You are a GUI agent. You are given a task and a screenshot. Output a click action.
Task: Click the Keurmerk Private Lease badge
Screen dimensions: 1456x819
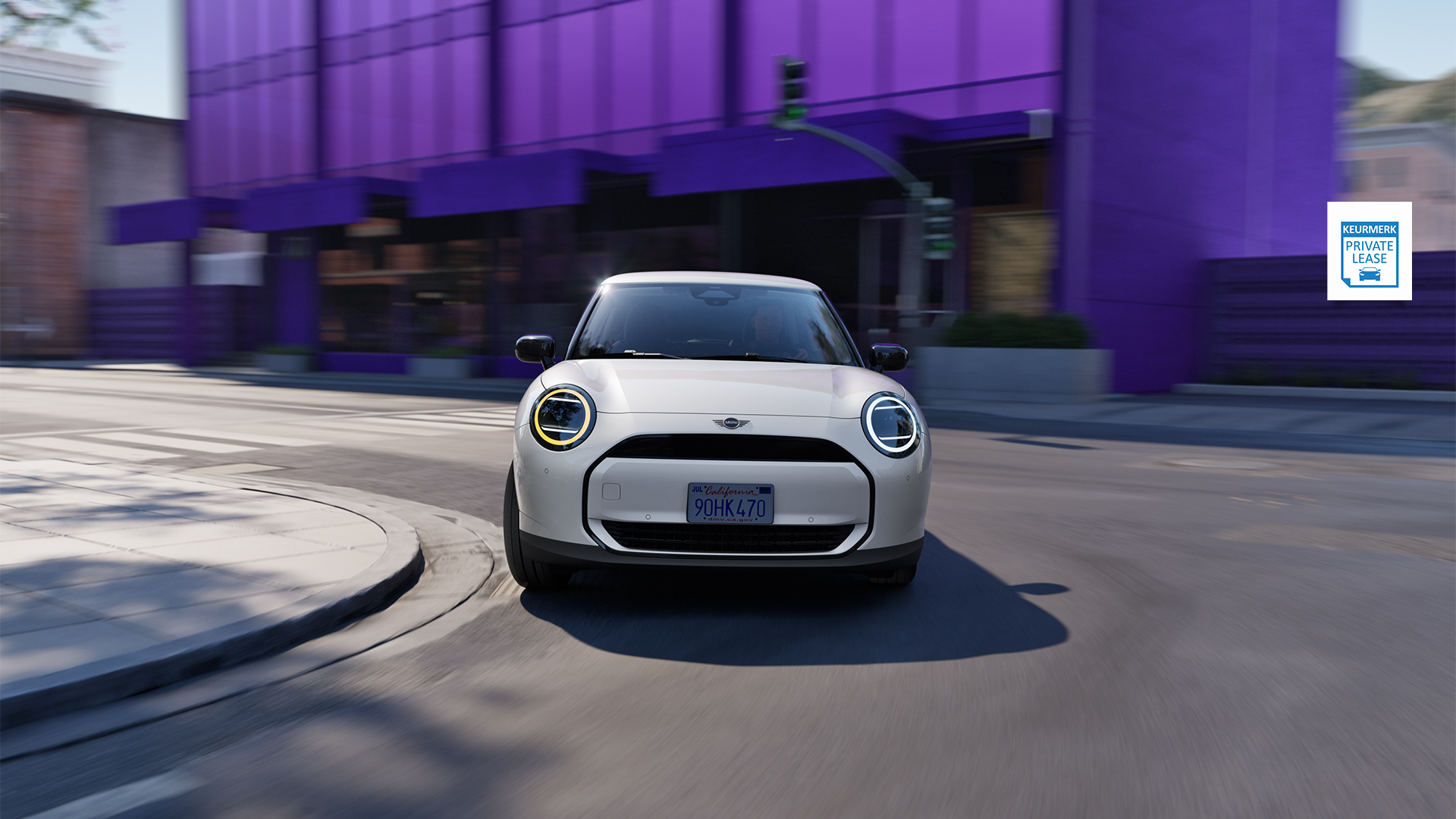coord(1369,251)
